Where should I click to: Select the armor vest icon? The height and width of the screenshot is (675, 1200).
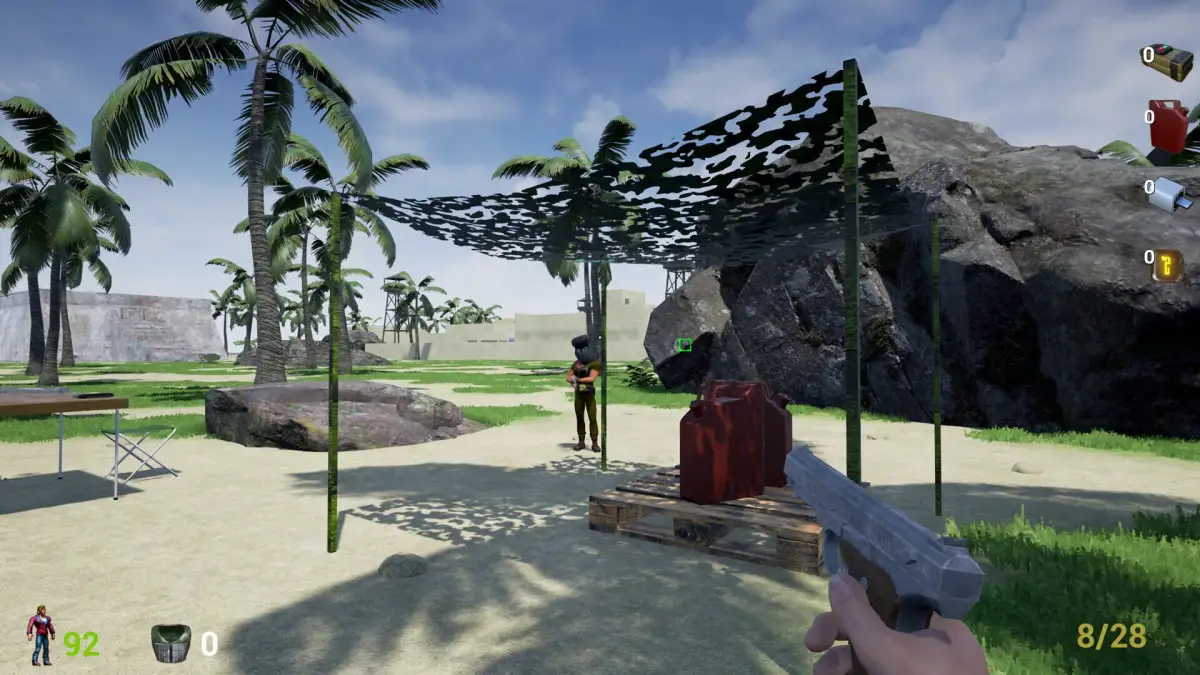[x=171, y=643]
